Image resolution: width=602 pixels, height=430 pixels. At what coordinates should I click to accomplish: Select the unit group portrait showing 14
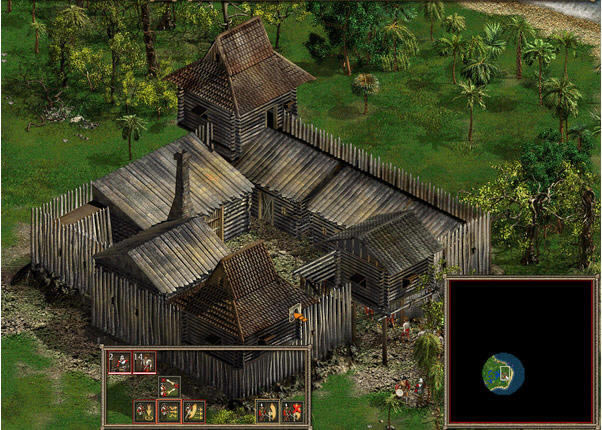144,362
